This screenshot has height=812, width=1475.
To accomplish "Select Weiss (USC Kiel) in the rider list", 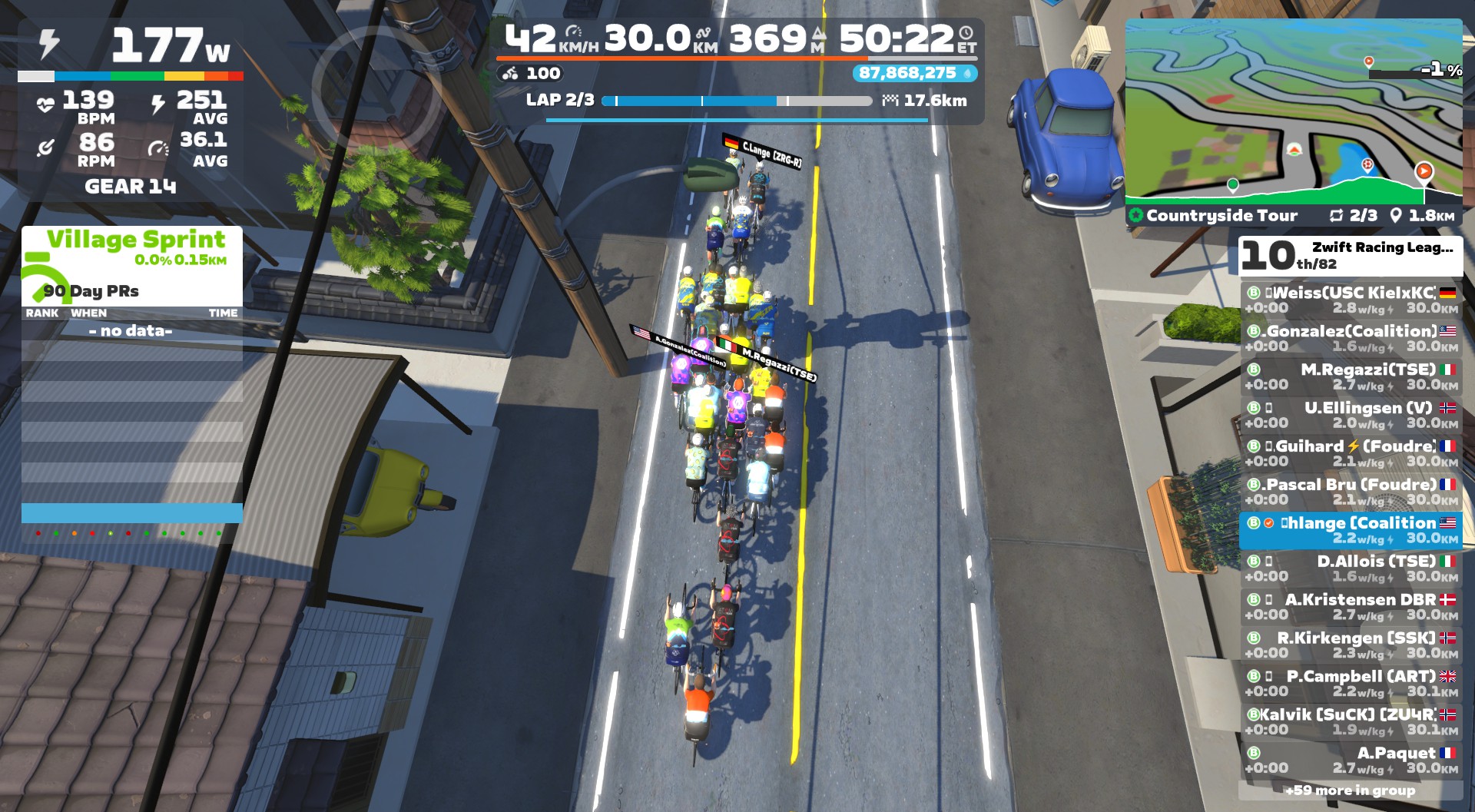I will pyautogui.click(x=1351, y=300).
